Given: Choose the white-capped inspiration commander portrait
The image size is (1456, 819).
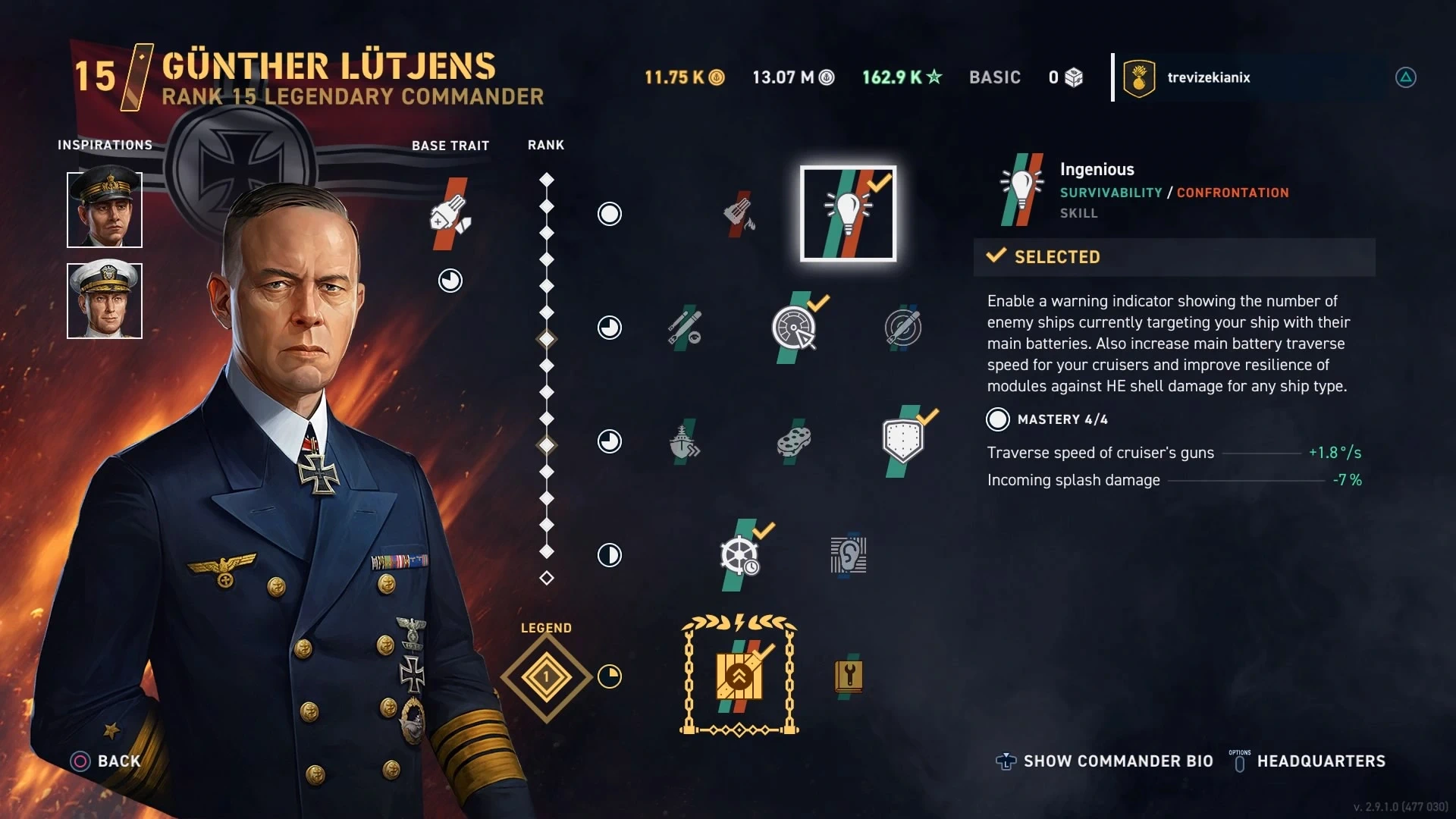Looking at the screenshot, I should [105, 300].
